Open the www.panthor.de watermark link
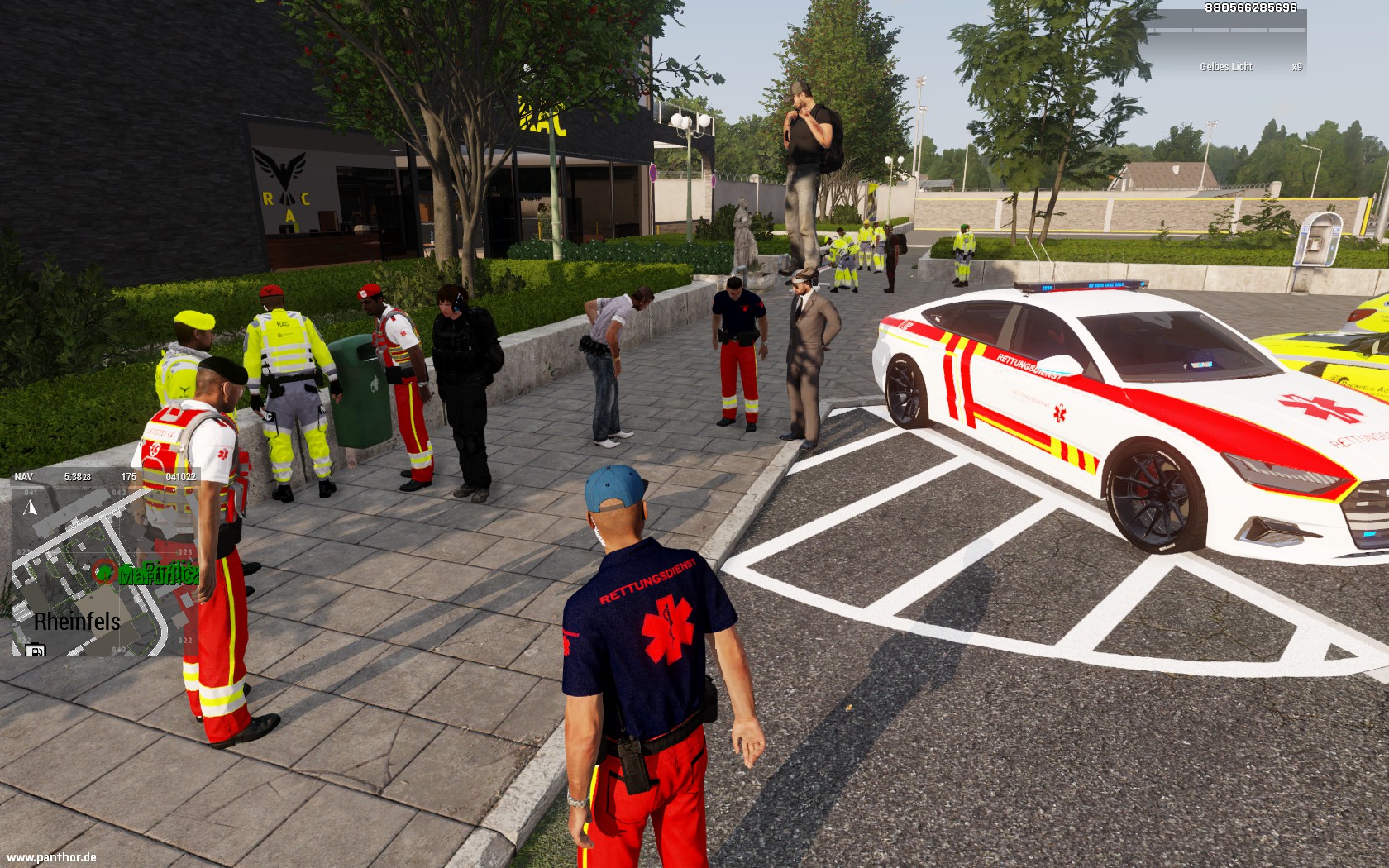Image resolution: width=1389 pixels, height=868 pixels. coord(51,857)
